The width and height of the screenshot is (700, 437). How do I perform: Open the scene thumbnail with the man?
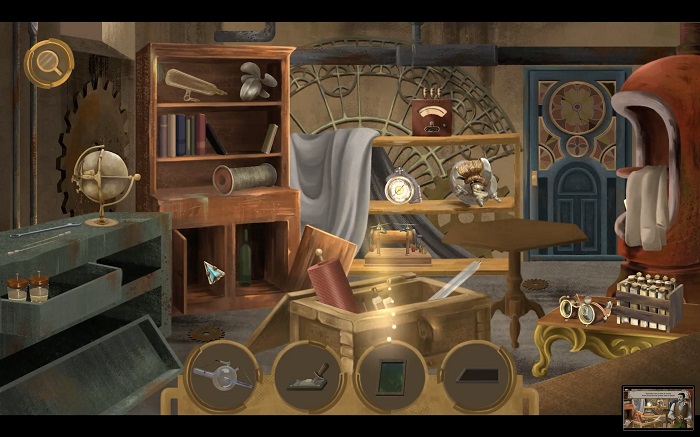(x=657, y=408)
